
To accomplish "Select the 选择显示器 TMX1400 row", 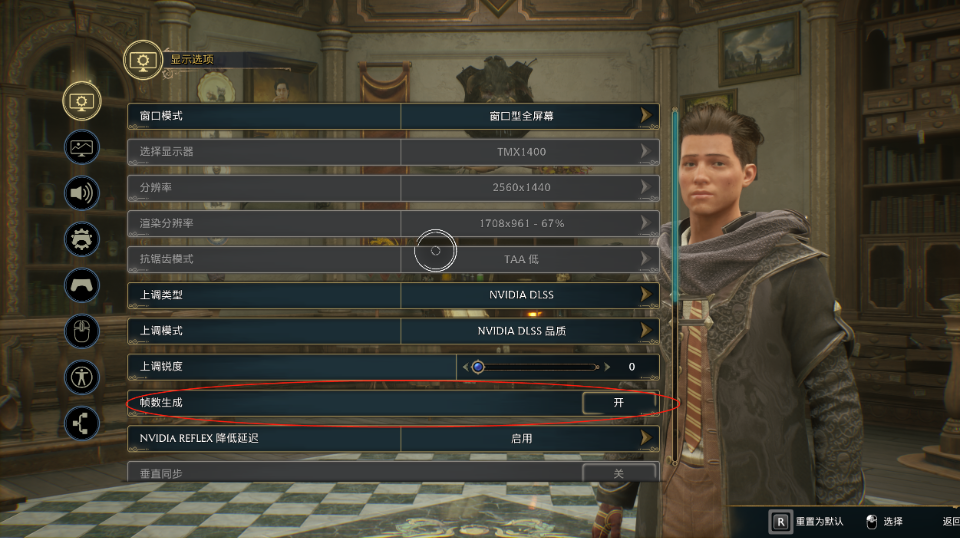I will [393, 152].
